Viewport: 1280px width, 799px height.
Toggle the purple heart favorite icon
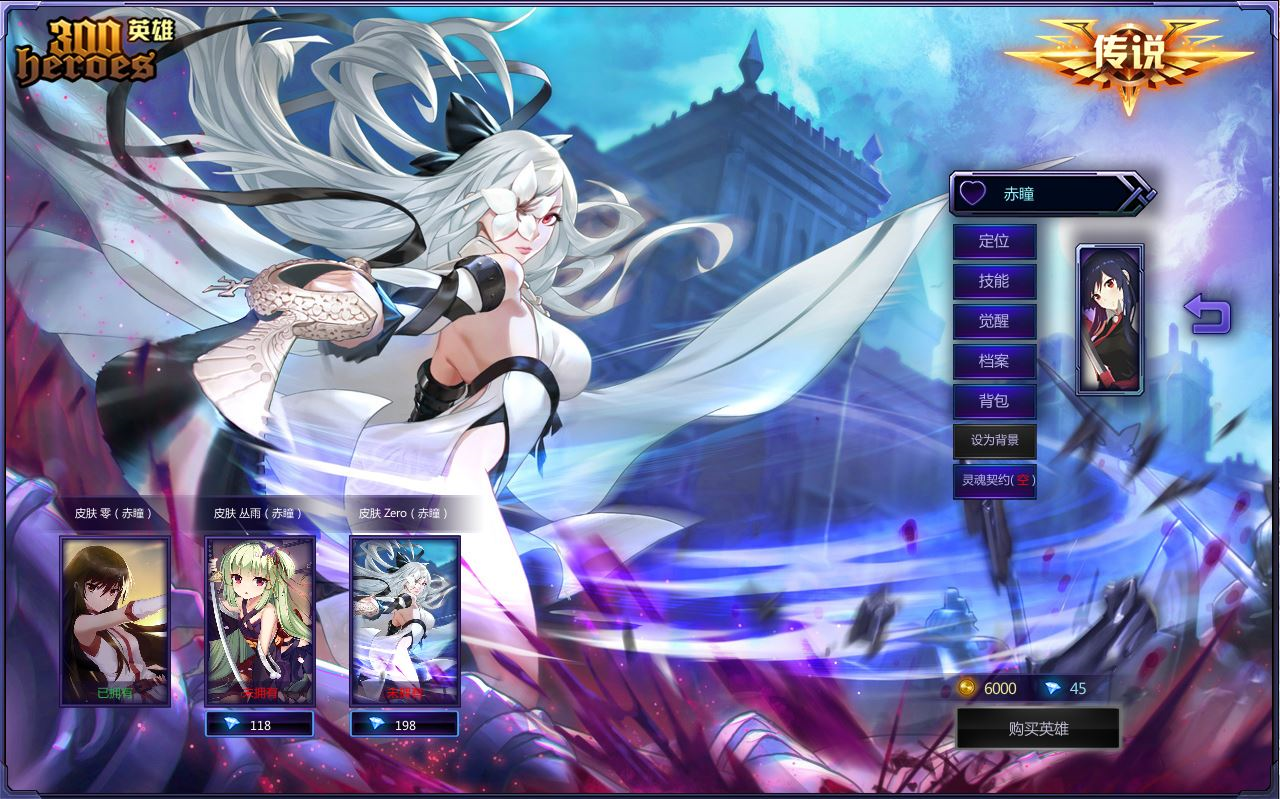coord(973,193)
